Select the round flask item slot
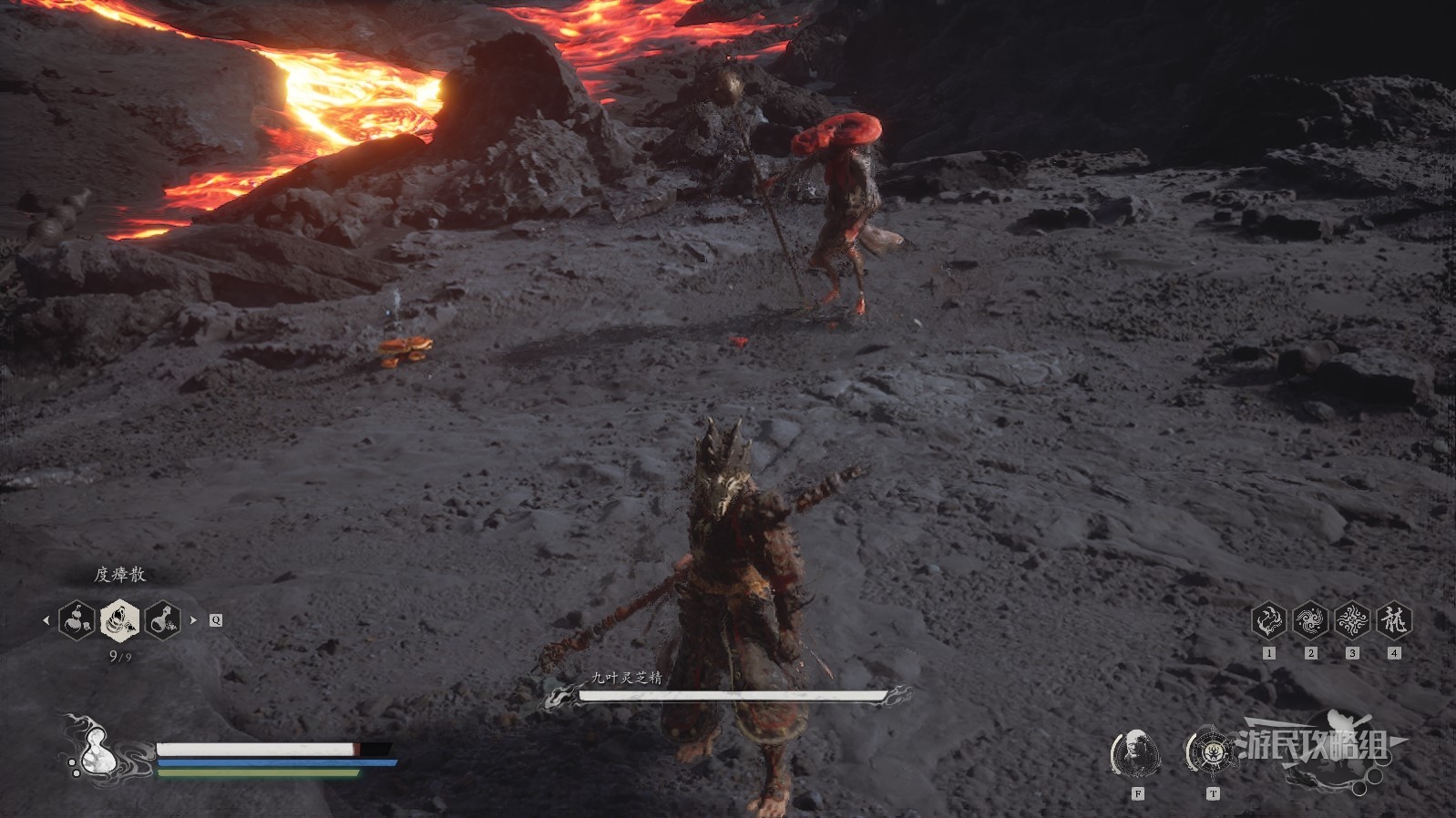This screenshot has height=818, width=1456. 162,620
